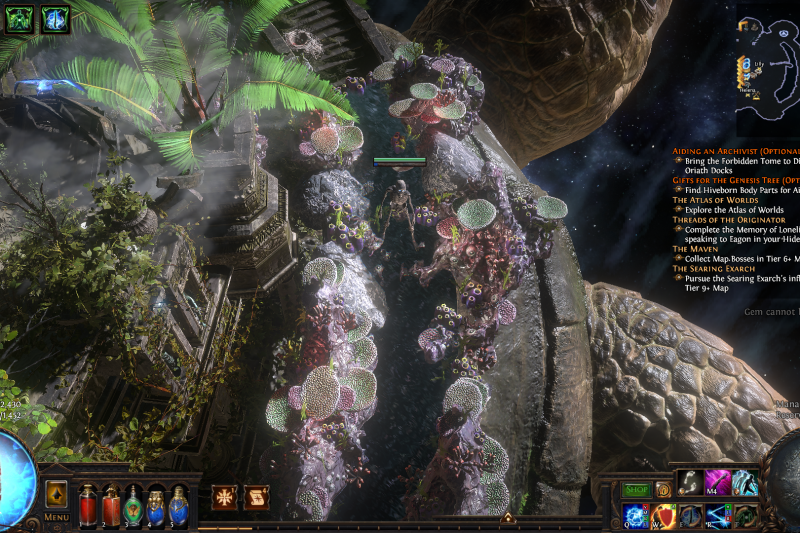Use the first red life flask
The image size is (800, 533).
pyautogui.click(x=88, y=504)
